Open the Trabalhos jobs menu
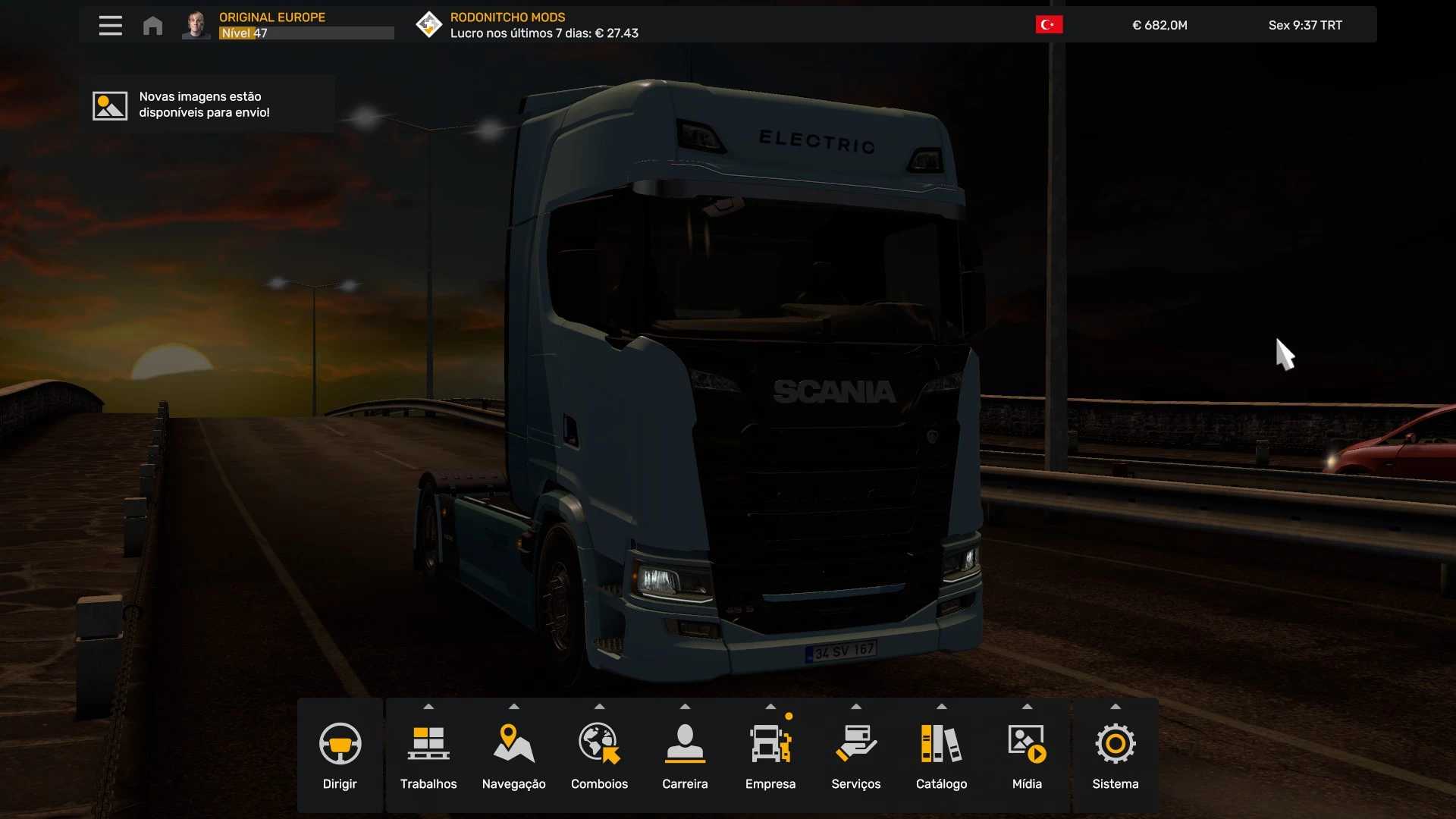1456x819 pixels. 428,755
